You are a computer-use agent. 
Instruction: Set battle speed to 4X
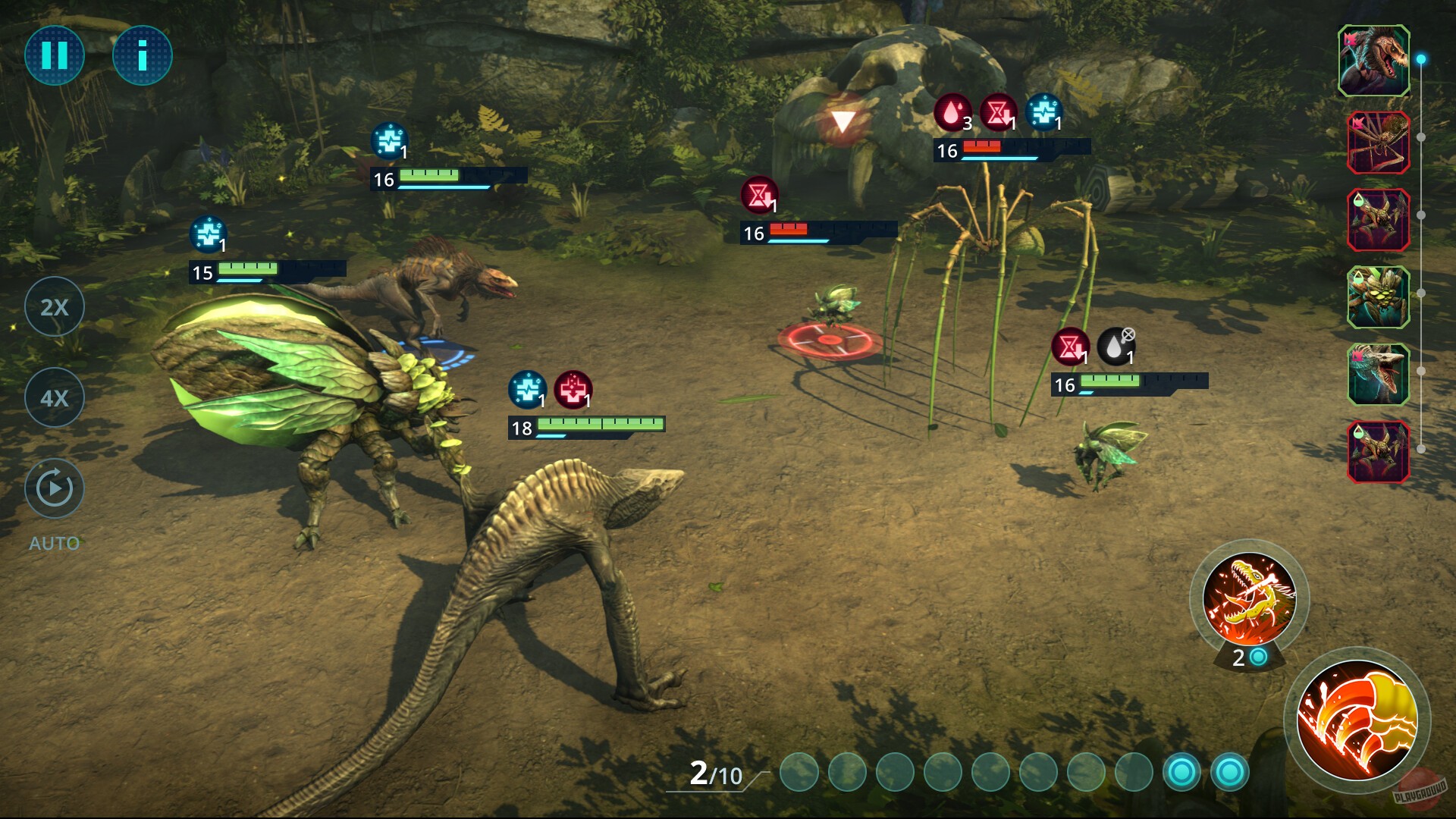point(54,397)
